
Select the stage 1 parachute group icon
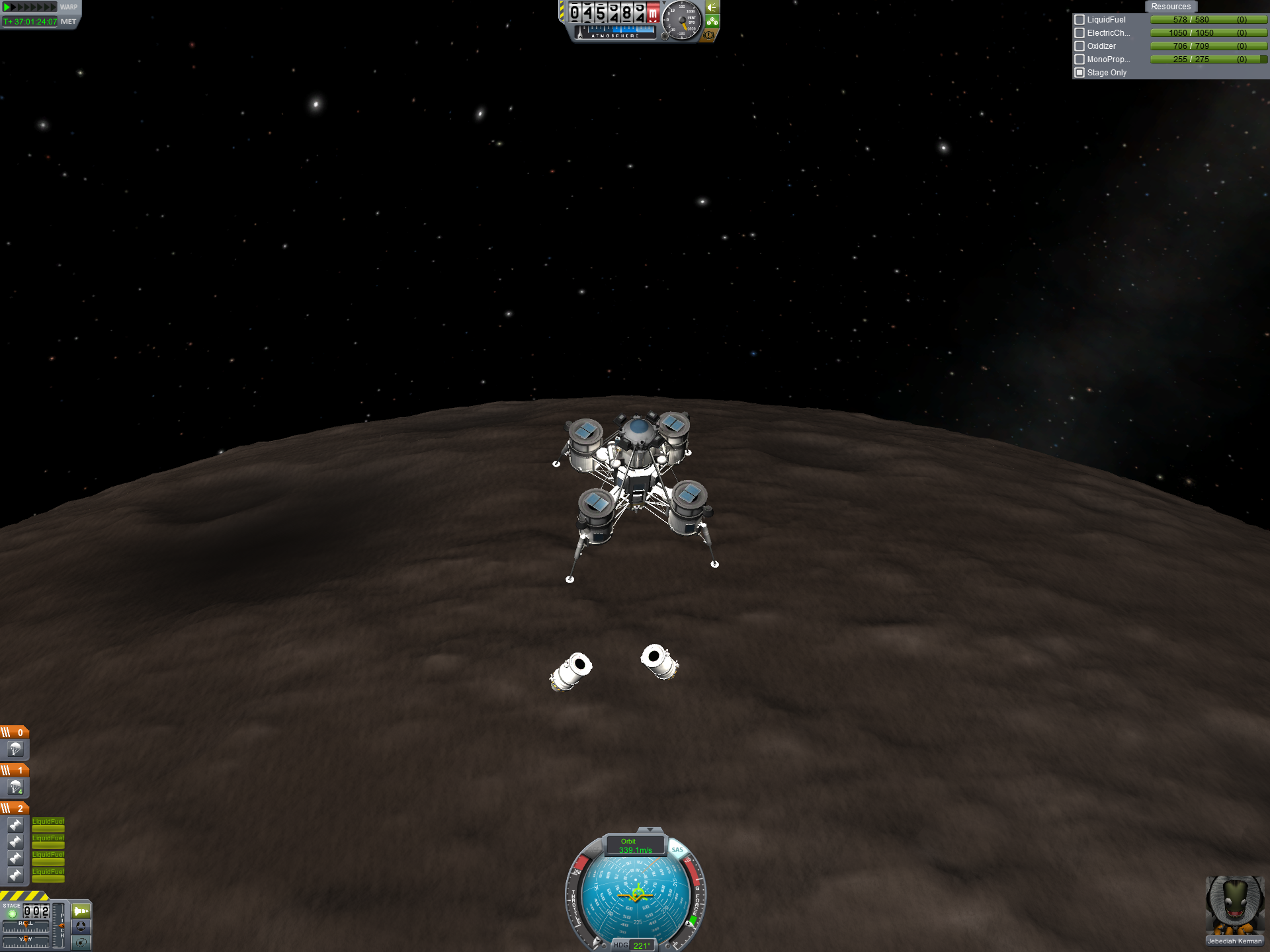coord(15,787)
